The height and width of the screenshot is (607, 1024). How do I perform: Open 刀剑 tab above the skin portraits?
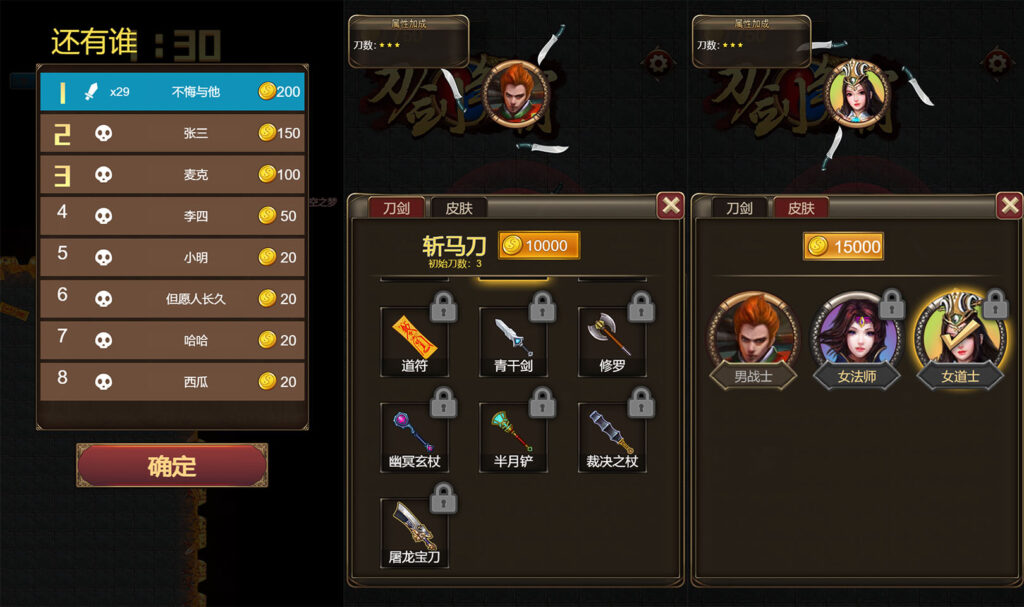(739, 208)
